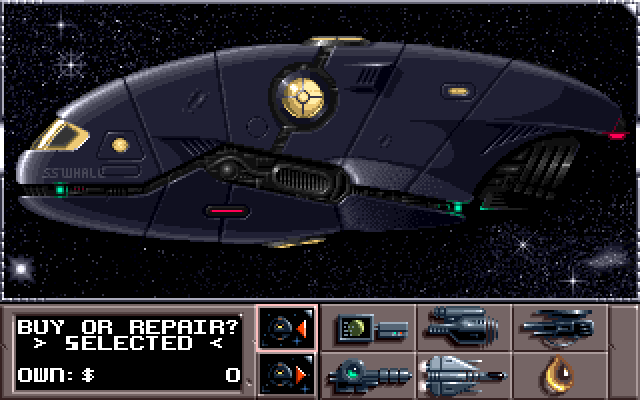This screenshot has width=640, height=400.
Task: Select the dark flat cannon equipment
Action: [560, 327]
